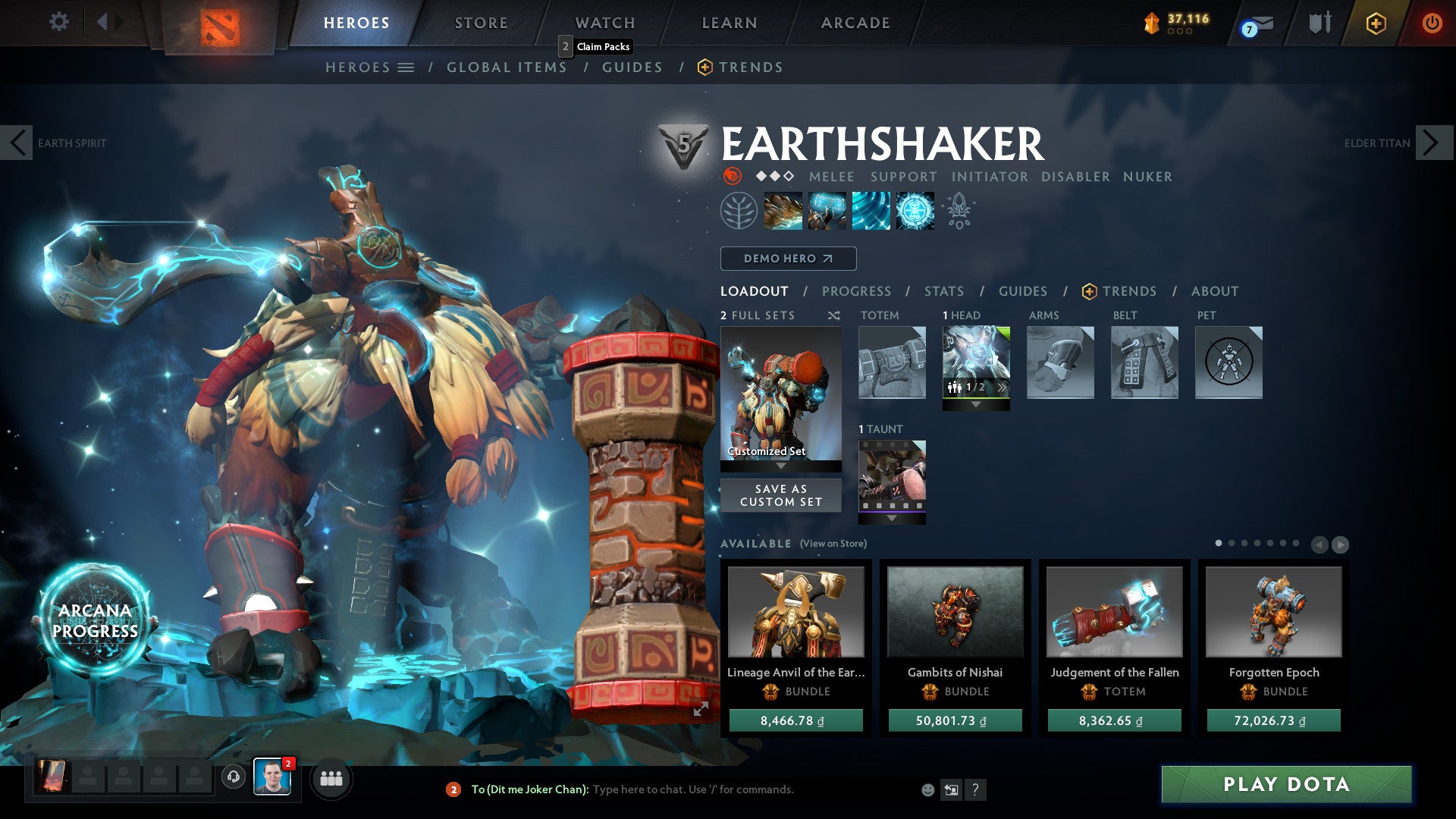Switch to the STATS tab

944,291
